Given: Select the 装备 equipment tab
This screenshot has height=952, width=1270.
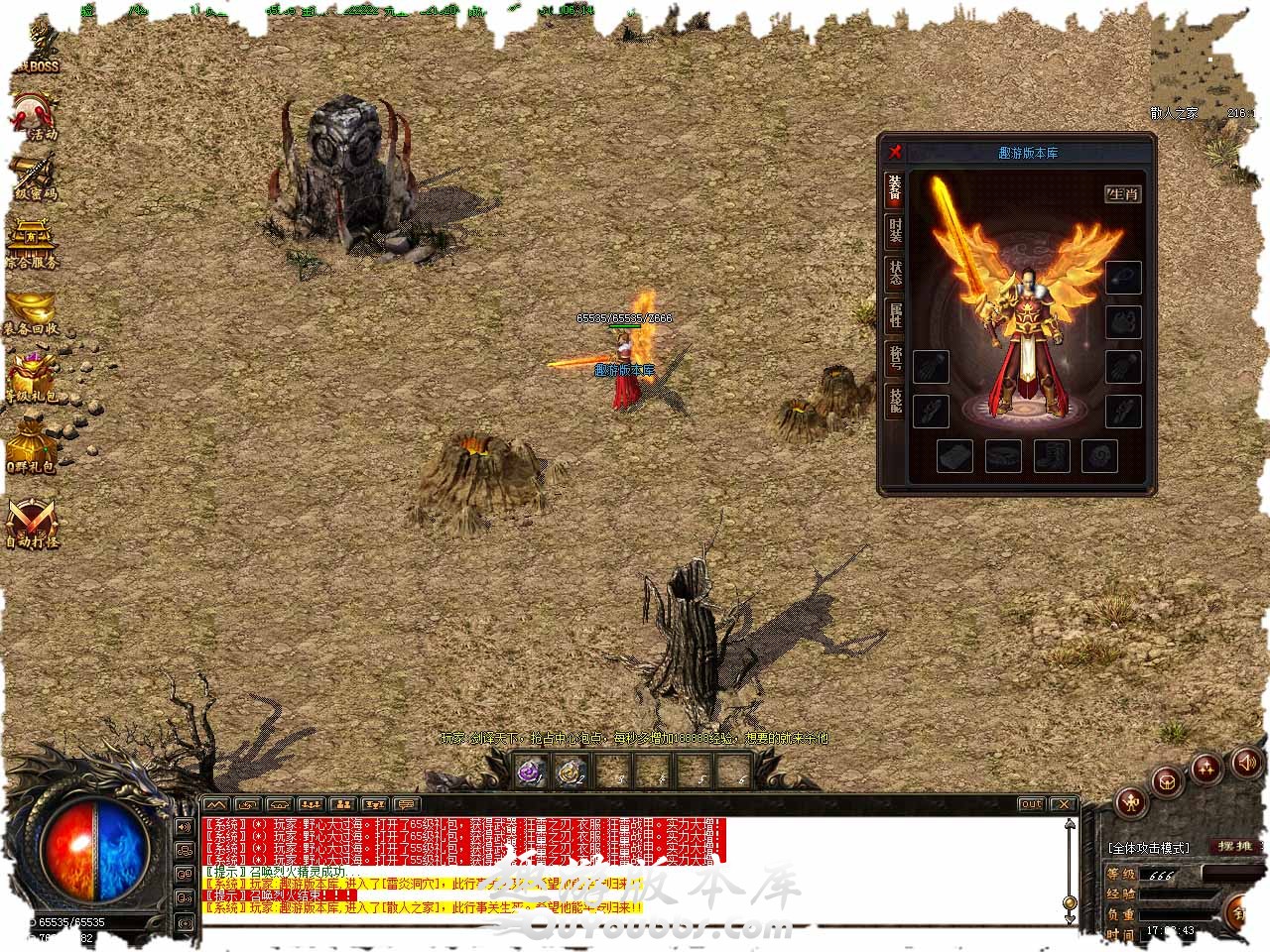Looking at the screenshot, I should click(x=895, y=188).
